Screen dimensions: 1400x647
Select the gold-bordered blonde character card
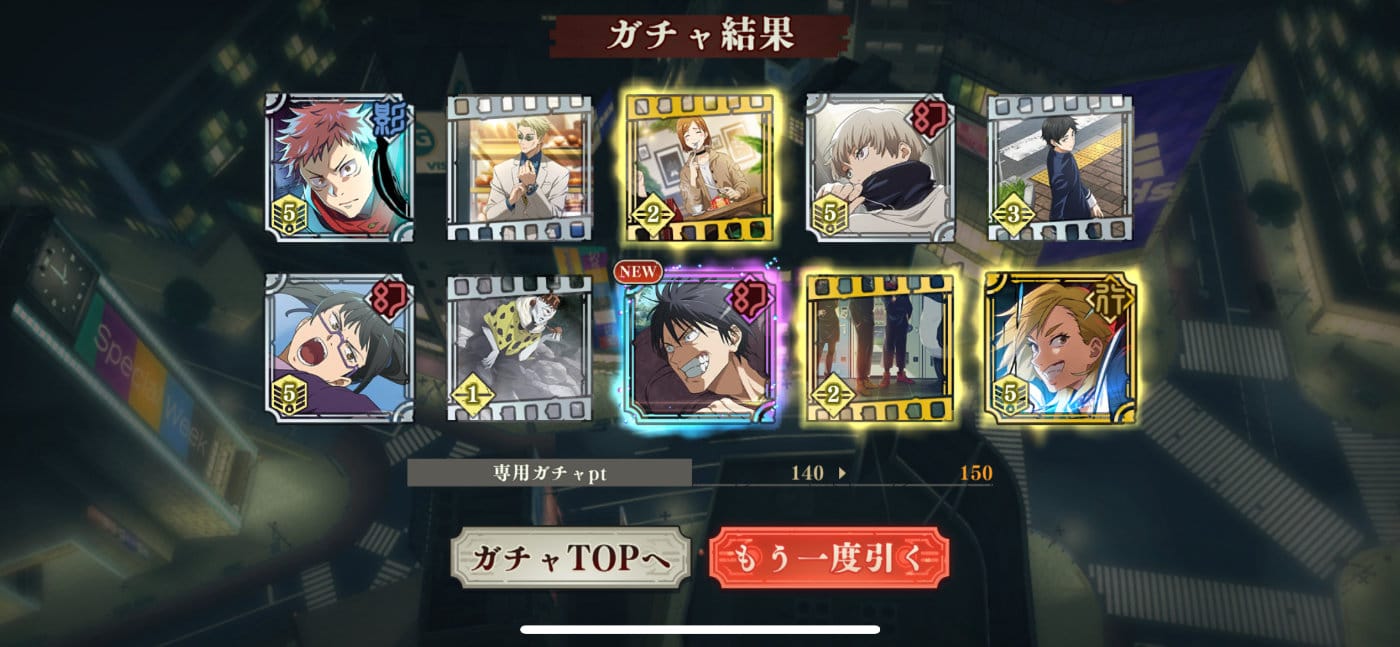click(x=1060, y=347)
